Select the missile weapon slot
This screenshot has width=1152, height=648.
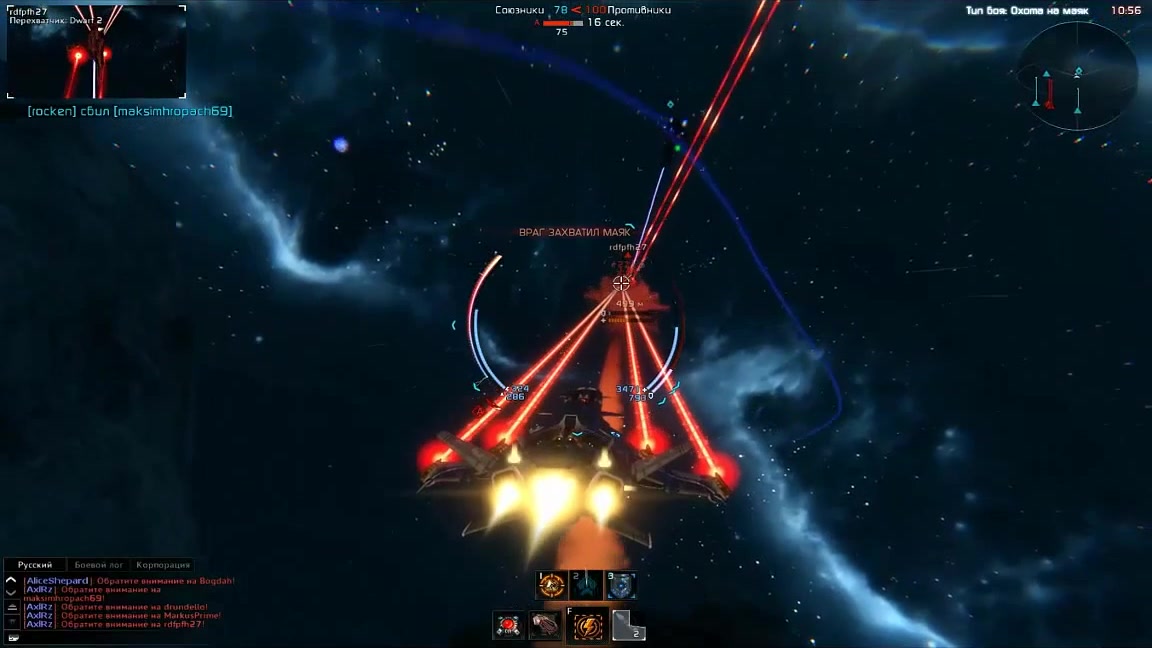(x=547, y=626)
